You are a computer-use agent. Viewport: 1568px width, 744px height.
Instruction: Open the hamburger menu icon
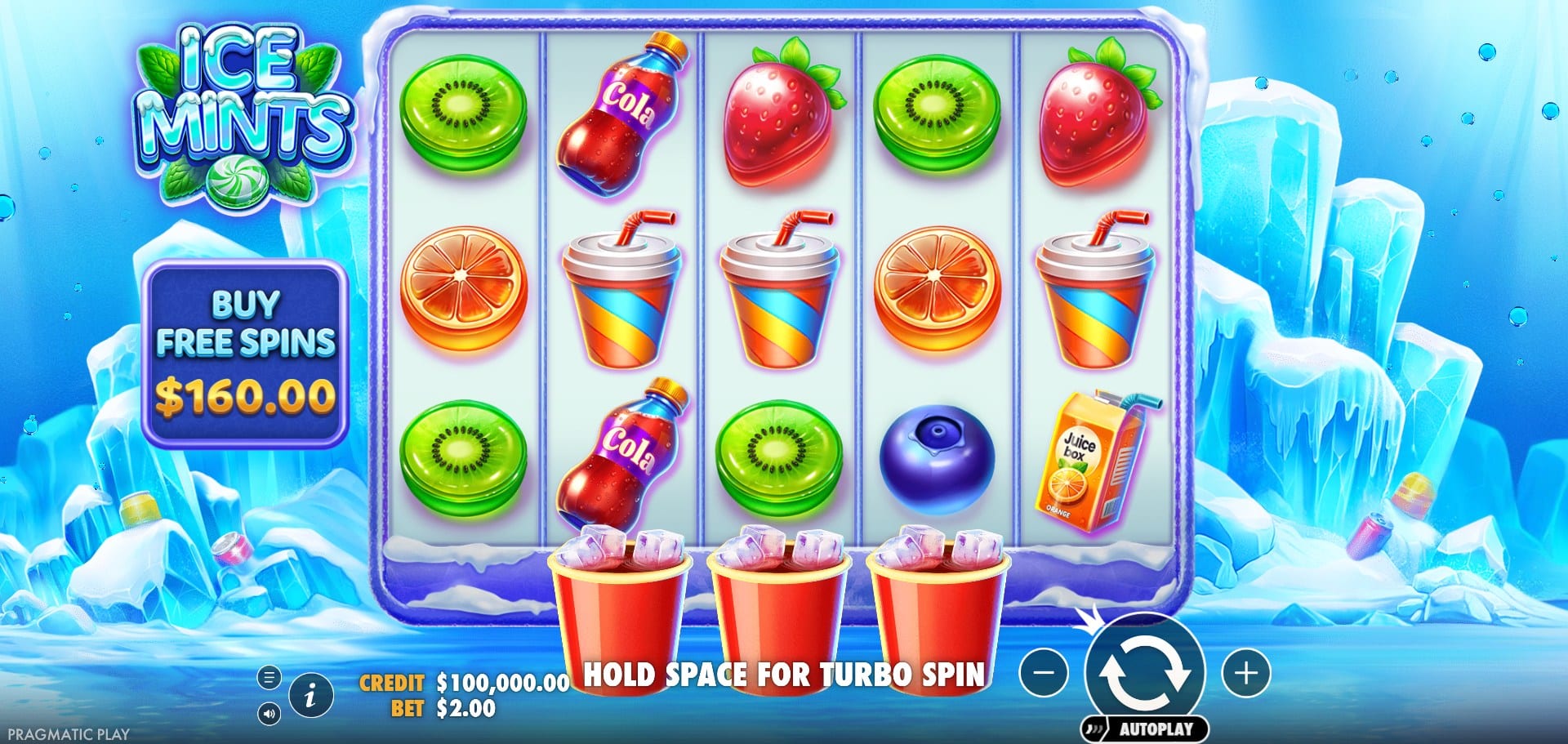(x=269, y=677)
